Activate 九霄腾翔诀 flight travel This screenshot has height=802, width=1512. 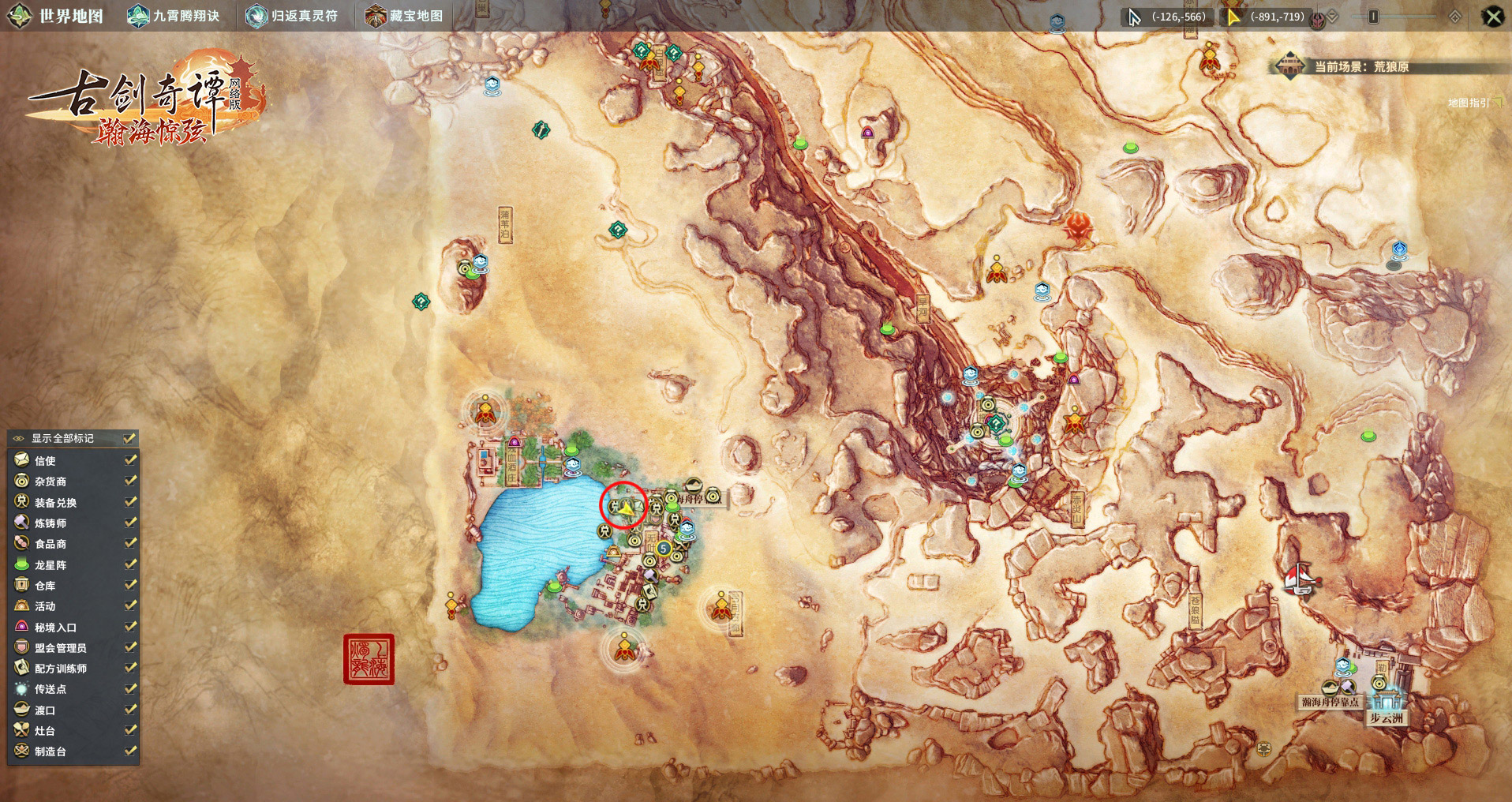(x=174, y=16)
